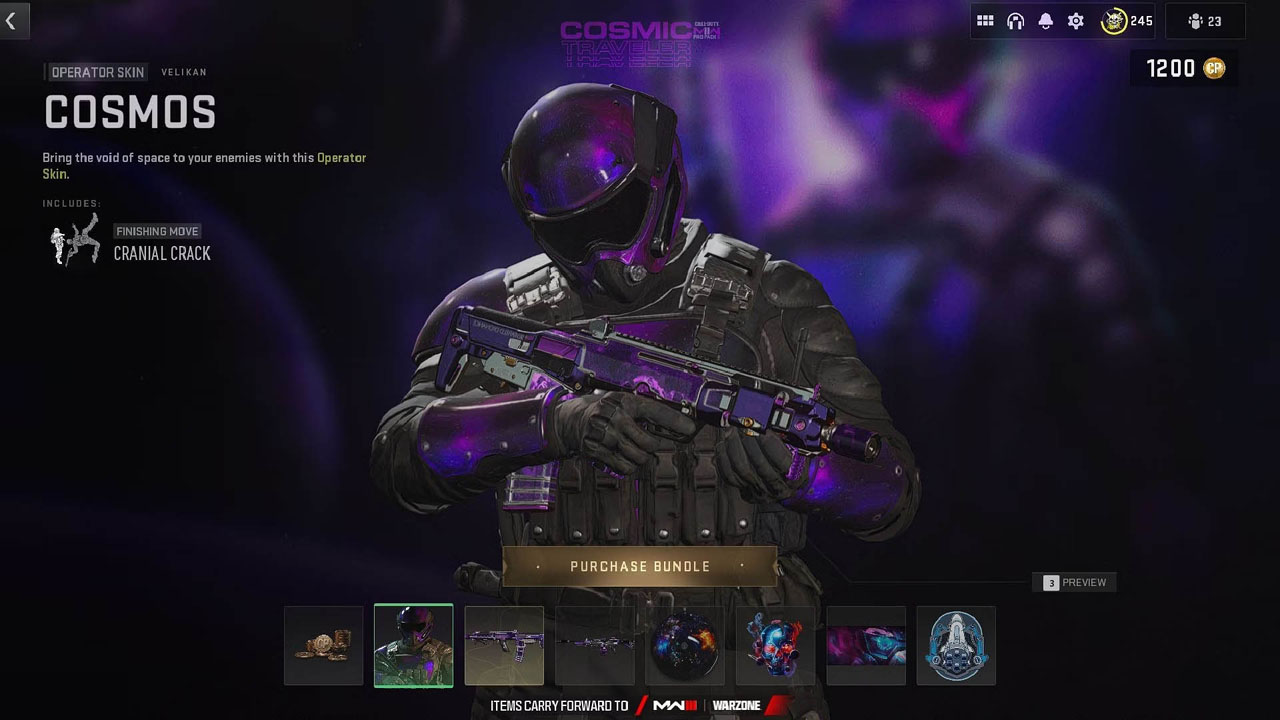Select the COD Points stack thumbnail
Screen dimensions: 1280x720
tap(323, 645)
